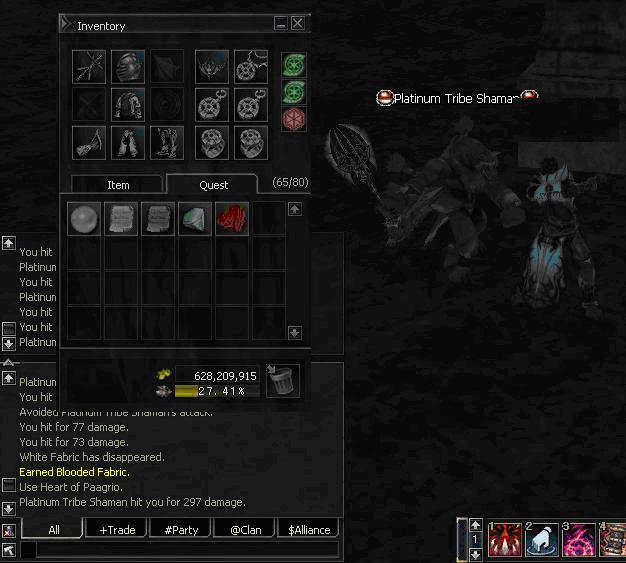626x563 pixels.
Task: Minimize the Inventory window
Action: click(281, 24)
